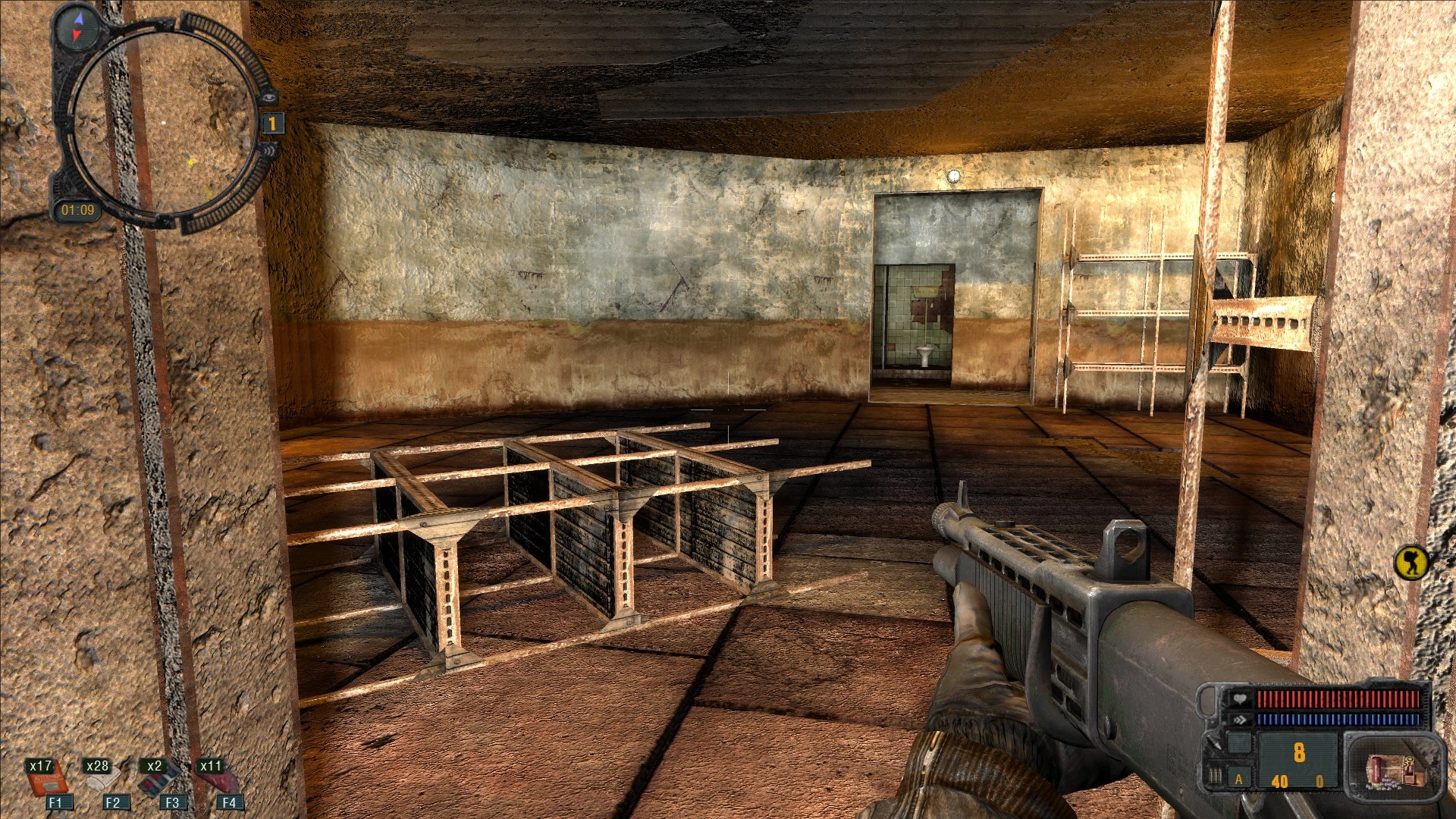The width and height of the screenshot is (1456, 819).
Task: Select the yellow star marker on the minimap
Action: tap(191, 162)
